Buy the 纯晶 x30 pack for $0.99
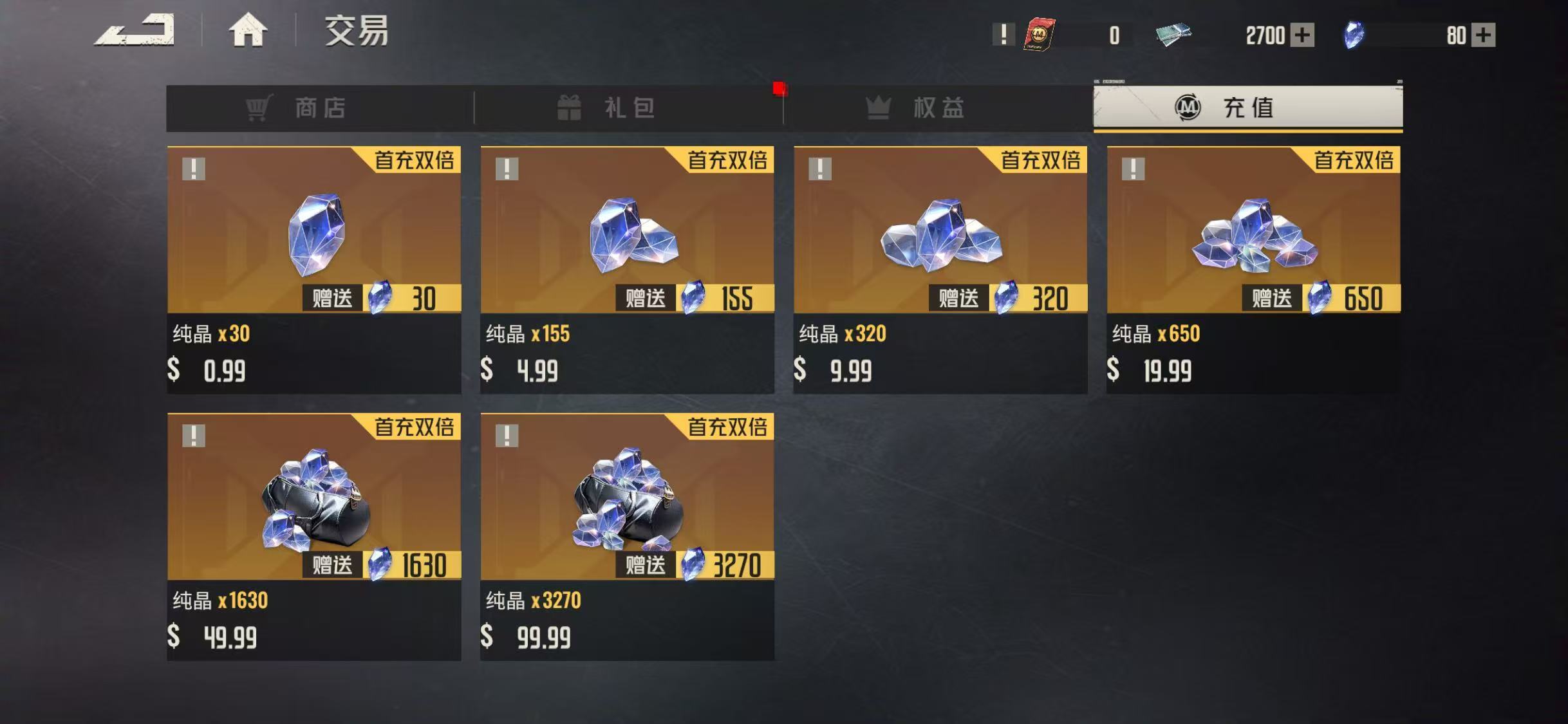 tap(314, 269)
